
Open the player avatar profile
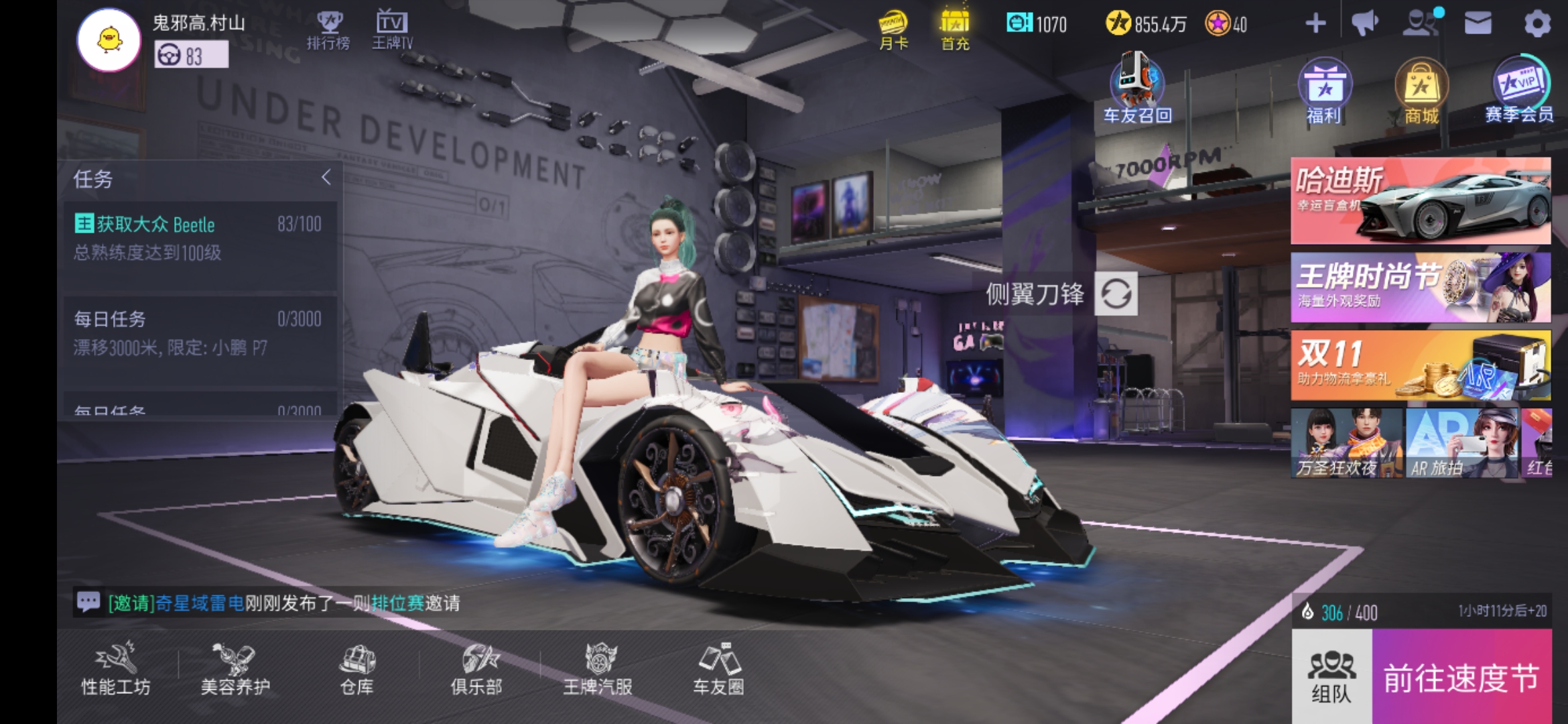point(109,40)
